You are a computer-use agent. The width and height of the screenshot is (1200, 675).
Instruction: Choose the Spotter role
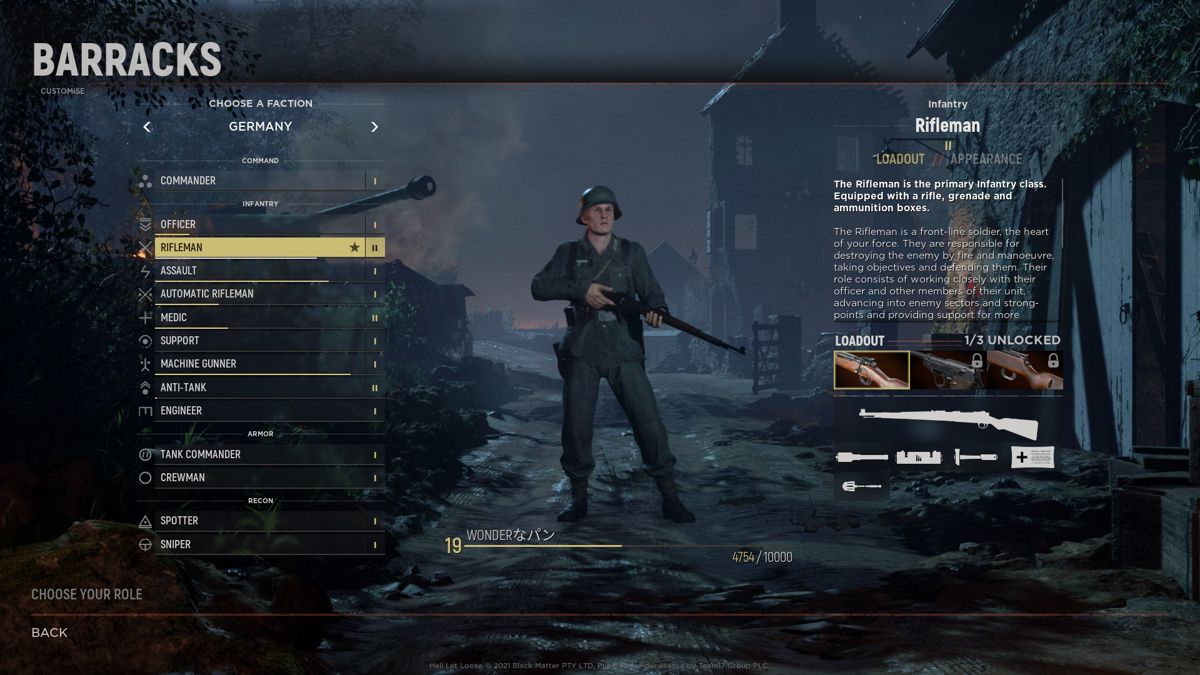pyautogui.click(x=260, y=521)
